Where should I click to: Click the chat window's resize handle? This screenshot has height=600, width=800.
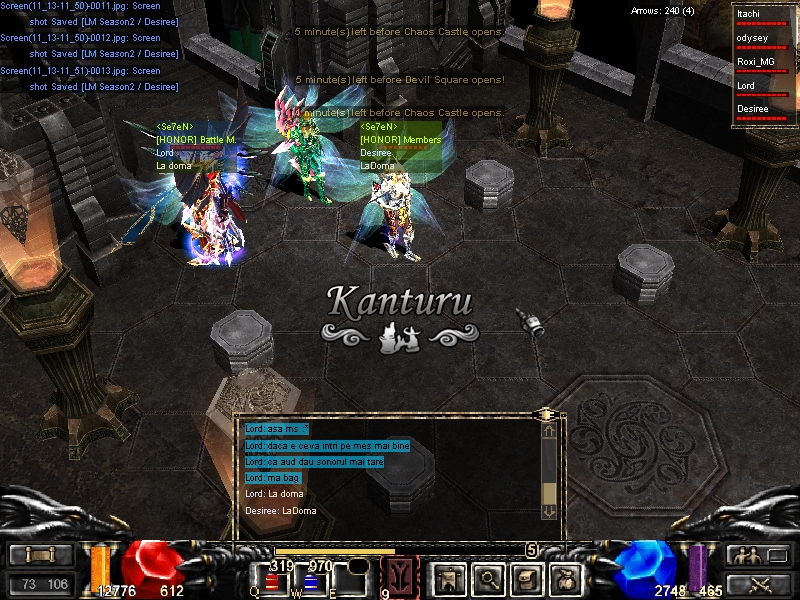(545, 413)
